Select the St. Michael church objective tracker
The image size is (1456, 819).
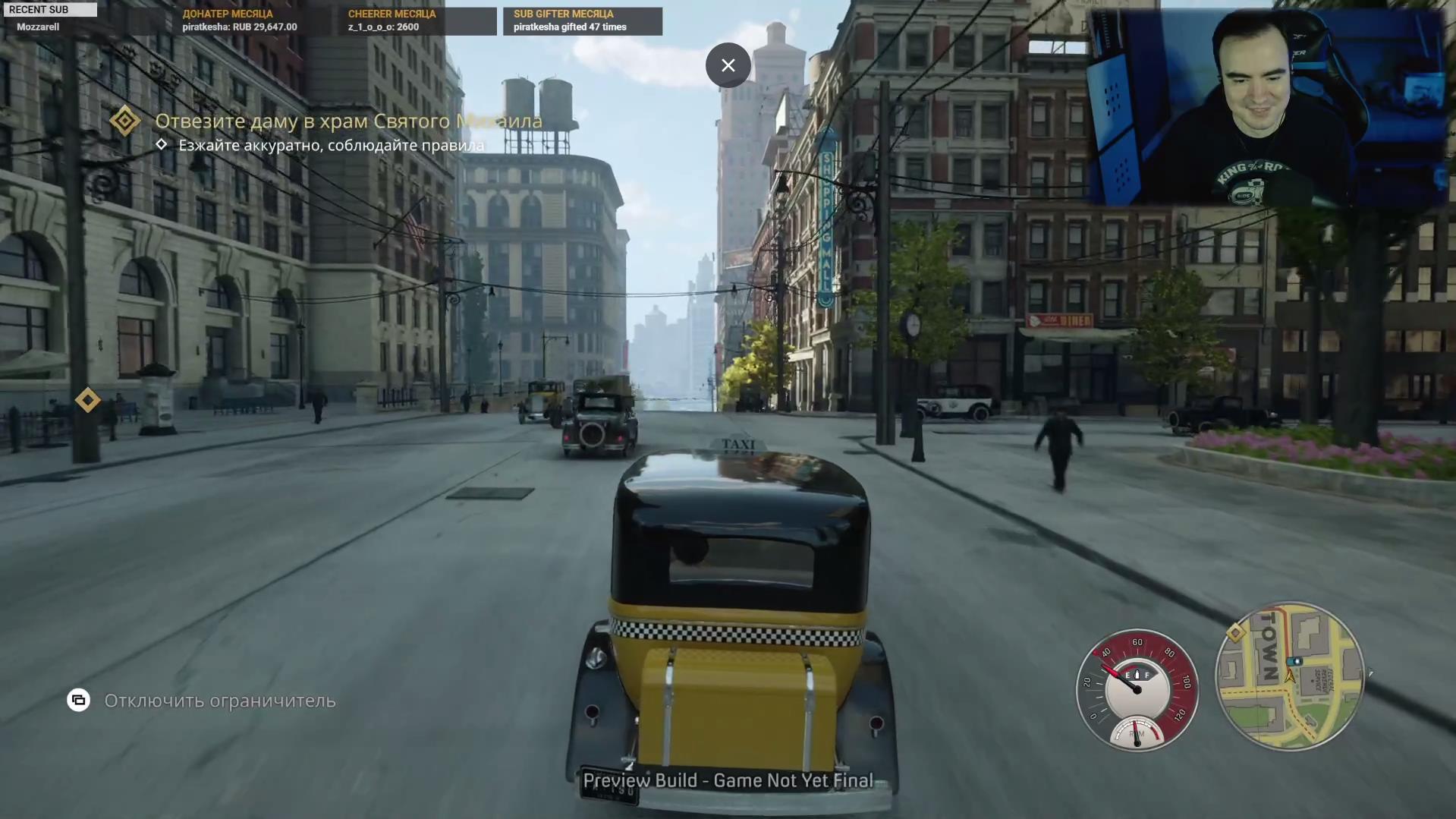[347, 121]
